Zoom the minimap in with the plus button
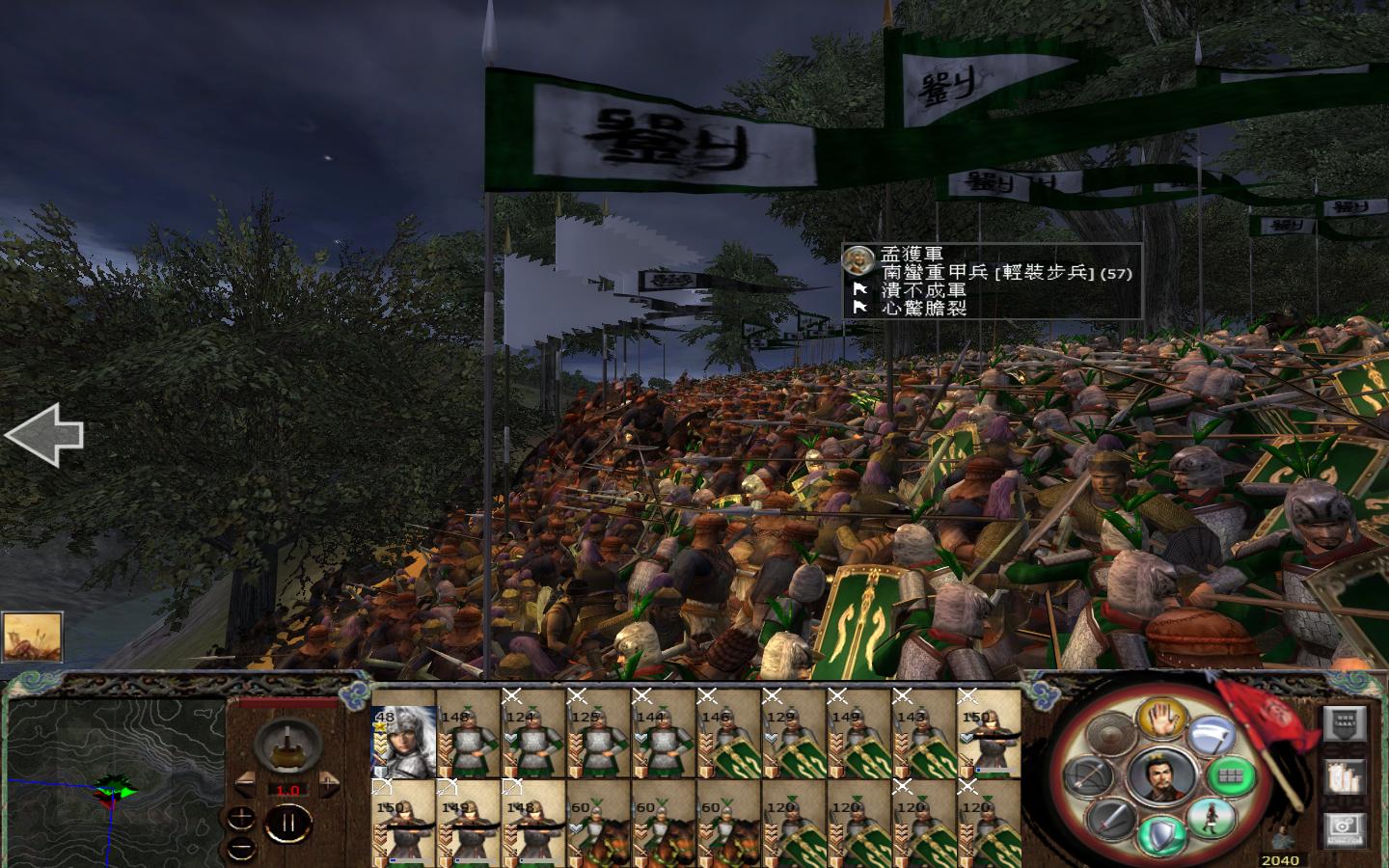Viewport: 1389px width, 868px height. (240, 818)
